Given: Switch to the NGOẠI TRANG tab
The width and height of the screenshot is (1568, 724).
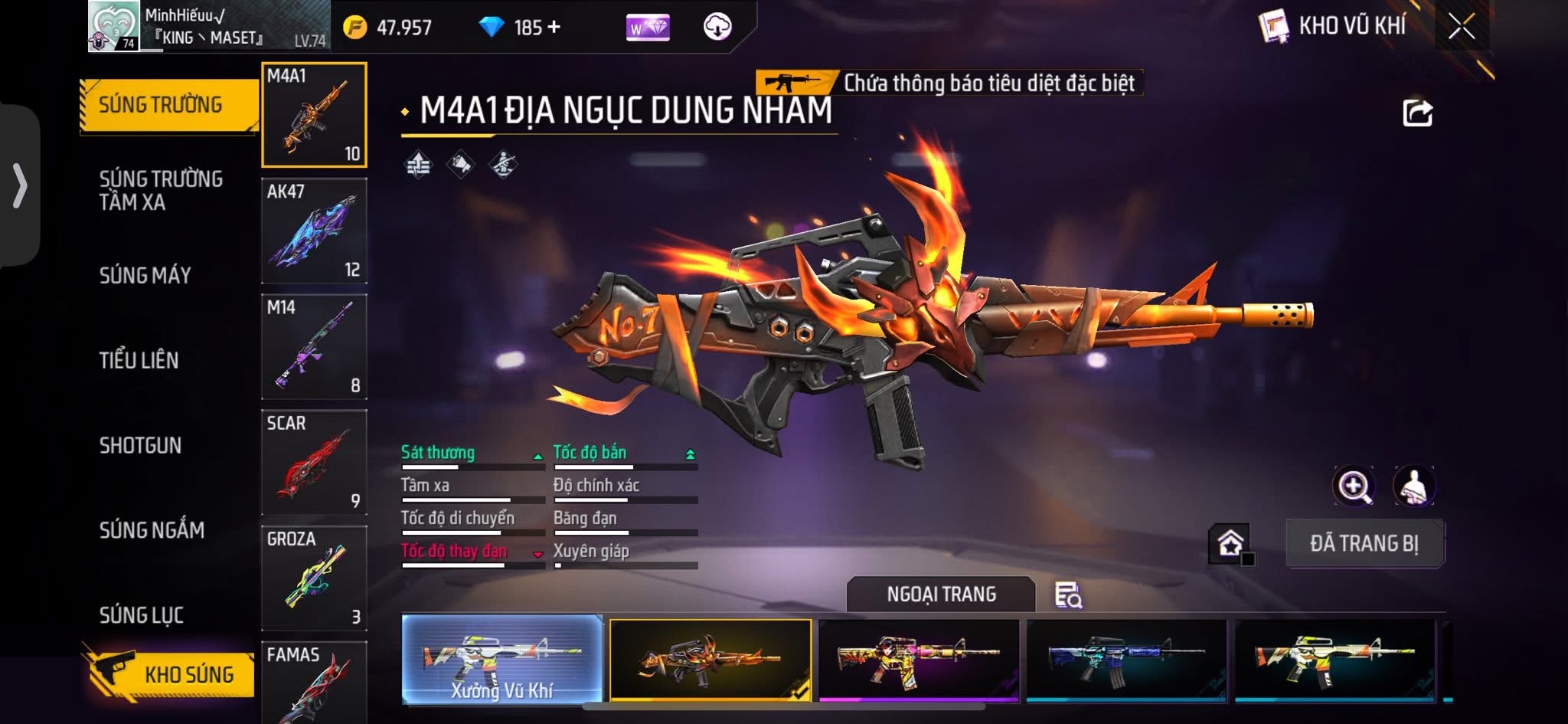Looking at the screenshot, I should 942,595.
